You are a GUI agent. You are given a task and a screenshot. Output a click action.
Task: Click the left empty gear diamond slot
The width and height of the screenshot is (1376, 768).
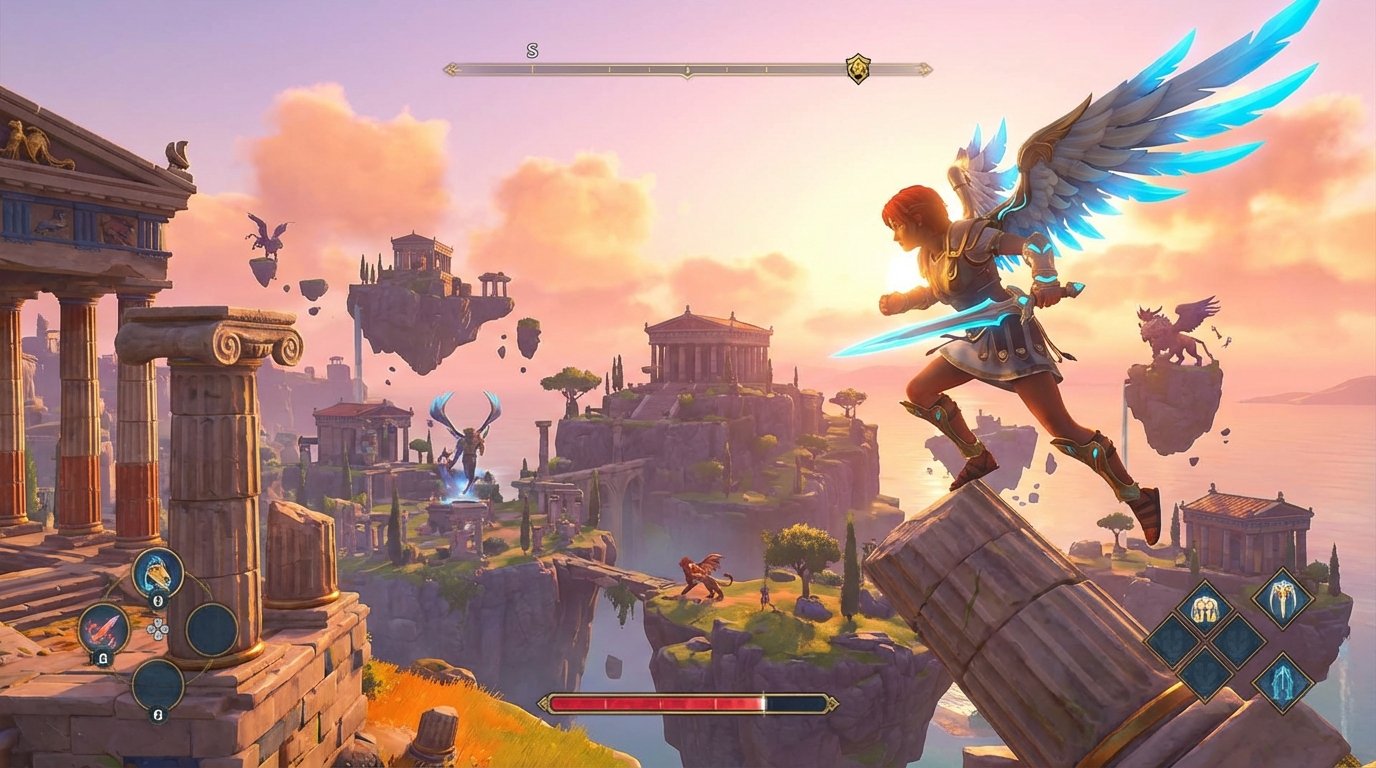point(1171,641)
